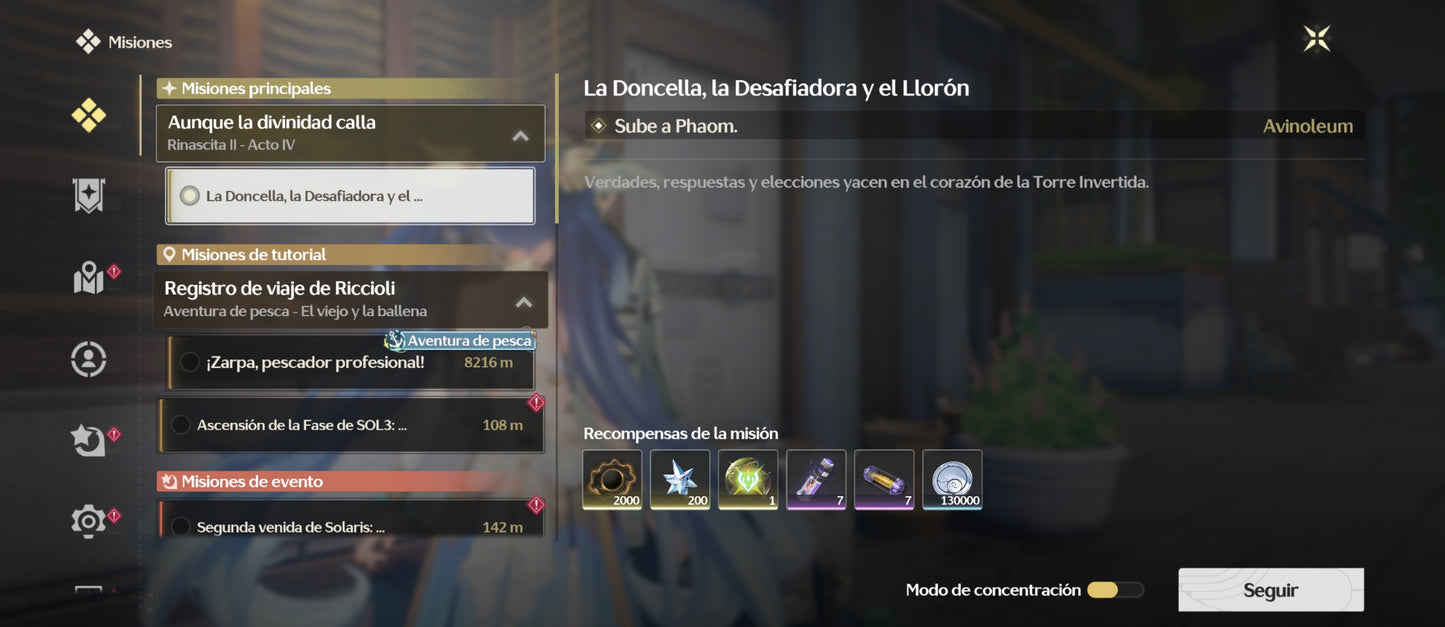This screenshot has height=627, width=1445.
Task: Collapse Registro de viaje de Riccioli group
Action: coord(523,302)
